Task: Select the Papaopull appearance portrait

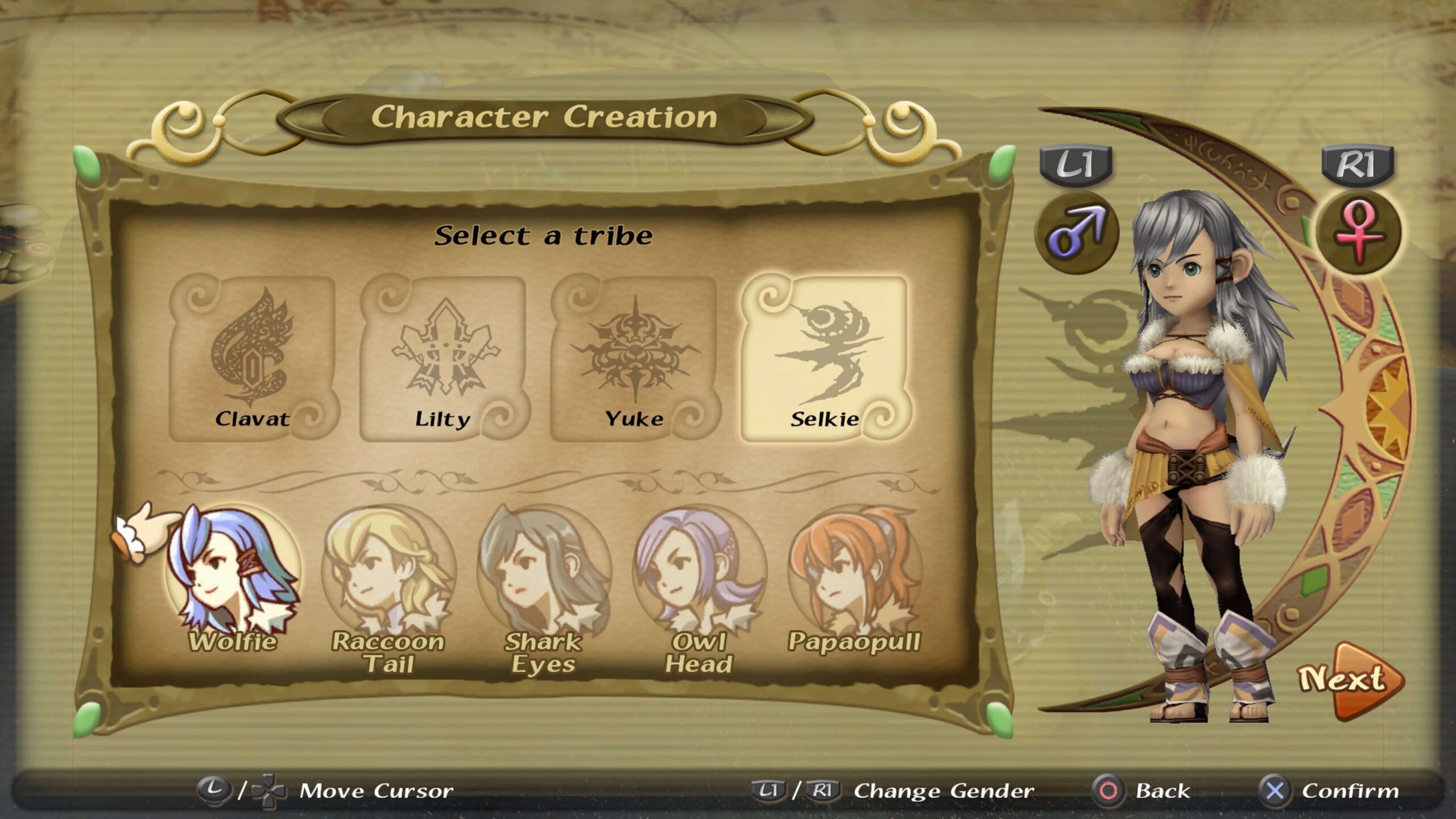Action: click(x=854, y=574)
